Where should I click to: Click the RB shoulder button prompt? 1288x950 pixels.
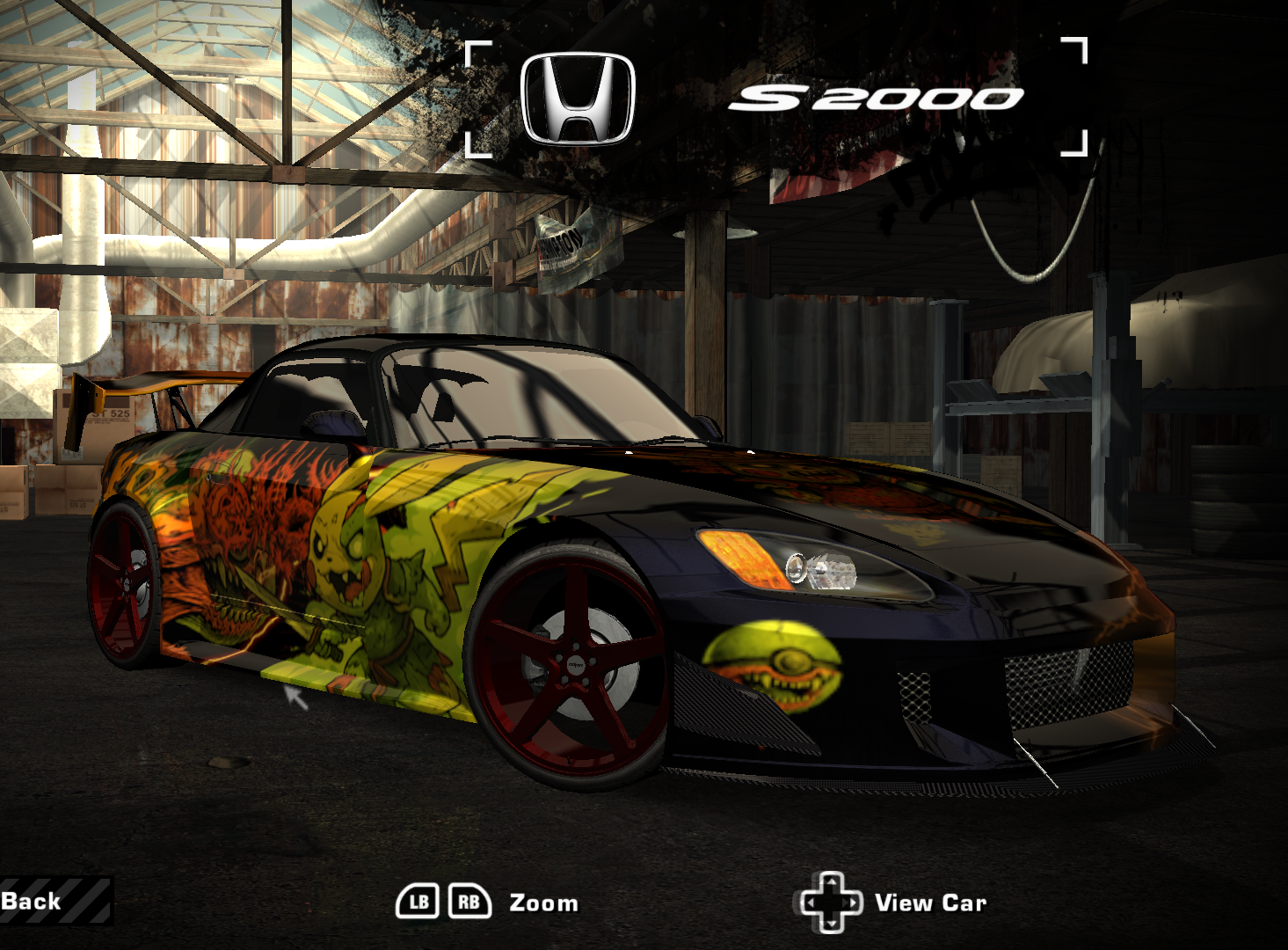(x=470, y=902)
